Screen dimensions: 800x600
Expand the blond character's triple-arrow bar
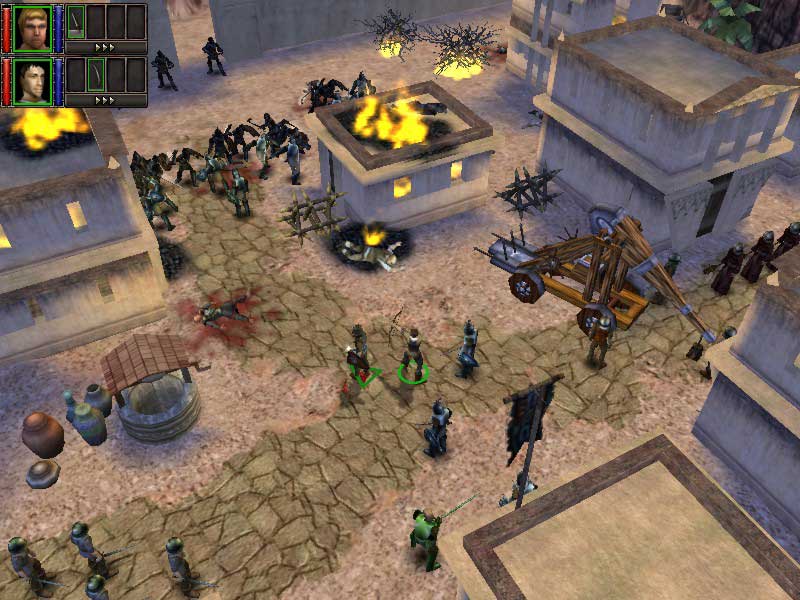pyautogui.click(x=105, y=47)
